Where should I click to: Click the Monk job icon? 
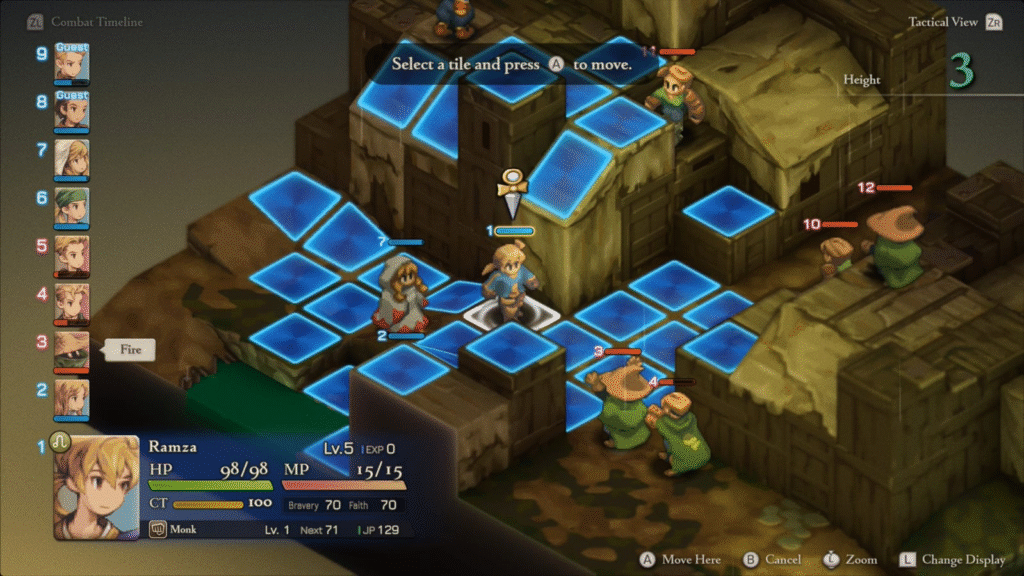(157, 529)
